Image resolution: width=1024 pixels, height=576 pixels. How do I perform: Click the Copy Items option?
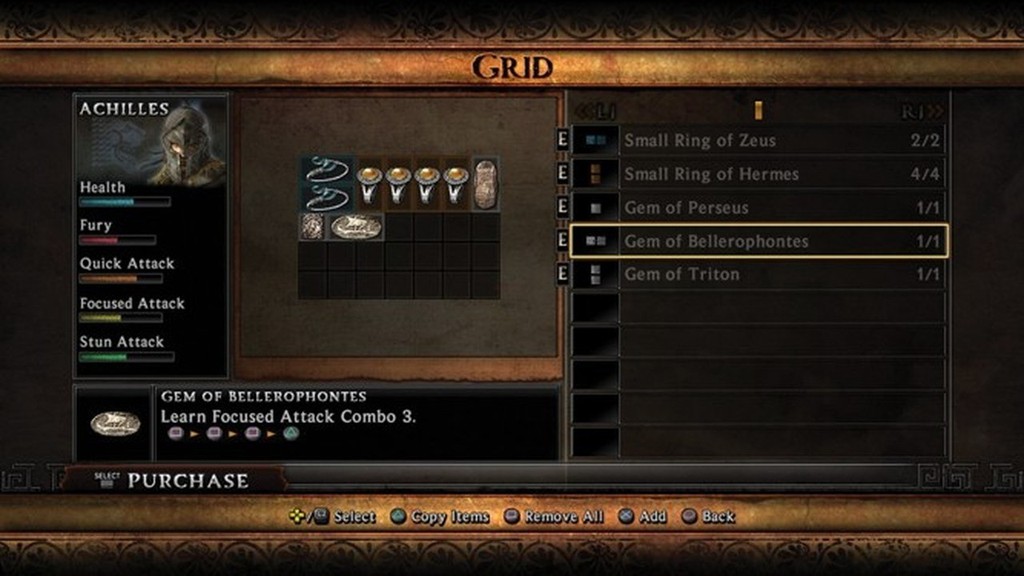[x=440, y=517]
